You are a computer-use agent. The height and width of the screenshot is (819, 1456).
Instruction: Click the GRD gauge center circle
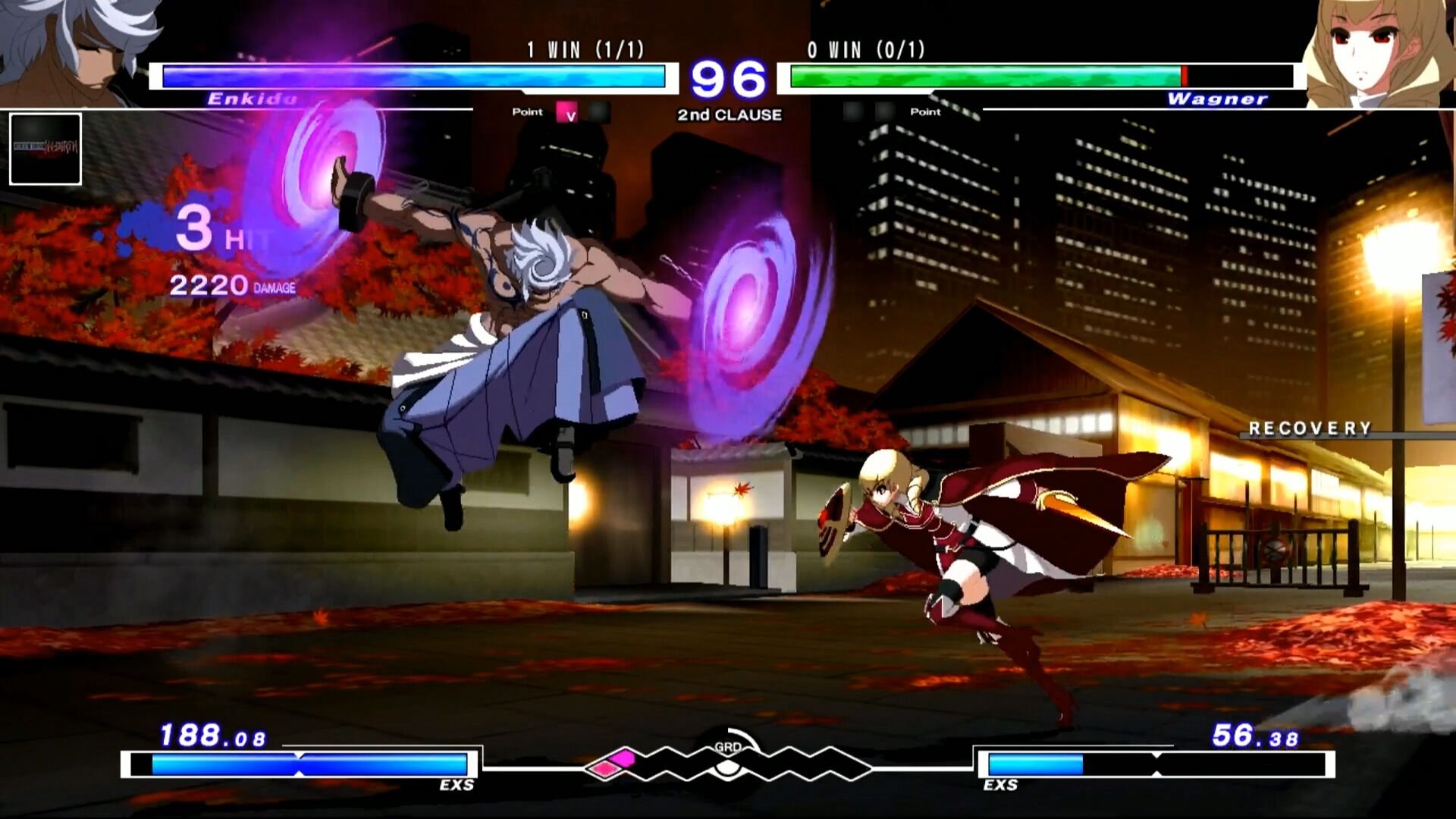728,768
